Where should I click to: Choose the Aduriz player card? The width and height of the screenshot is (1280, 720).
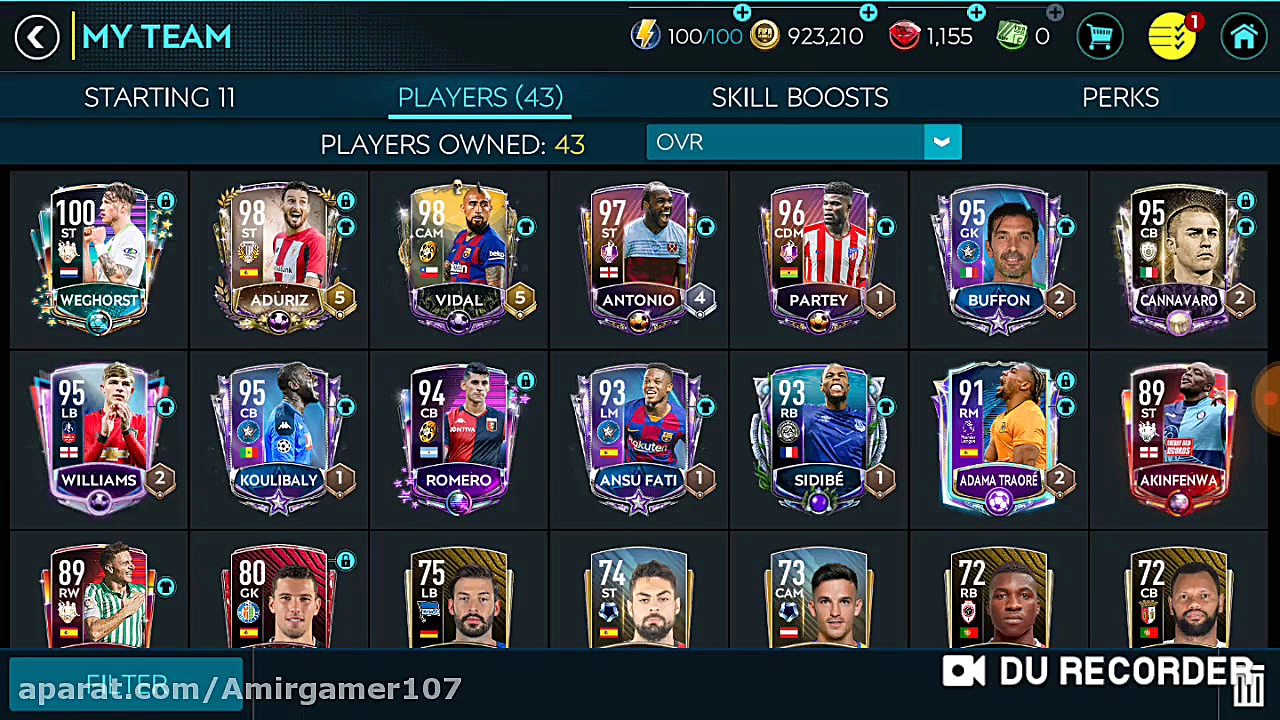click(x=278, y=256)
